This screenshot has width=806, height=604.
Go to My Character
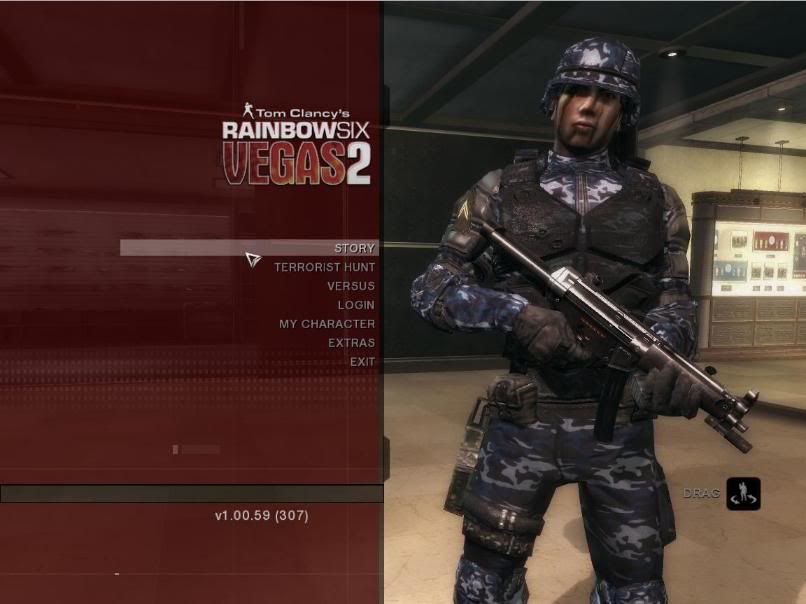pos(327,324)
